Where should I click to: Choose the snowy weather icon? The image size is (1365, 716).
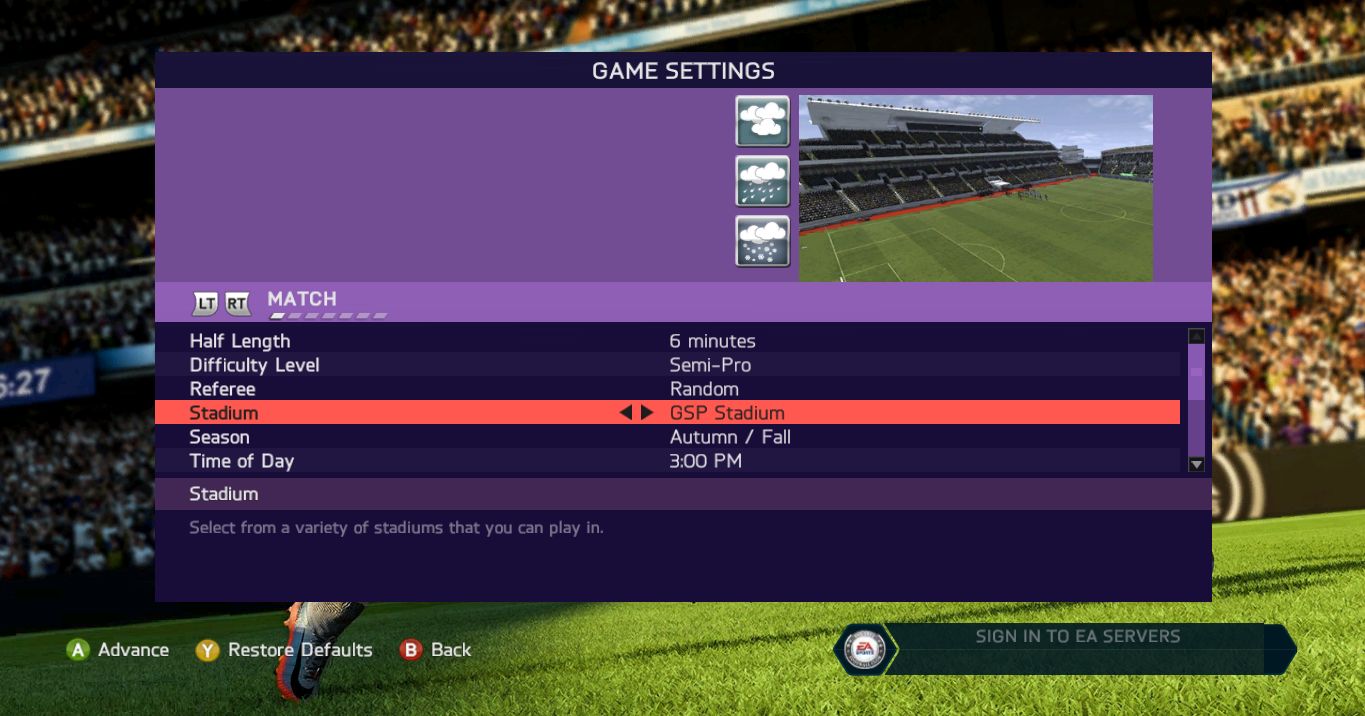click(x=763, y=241)
